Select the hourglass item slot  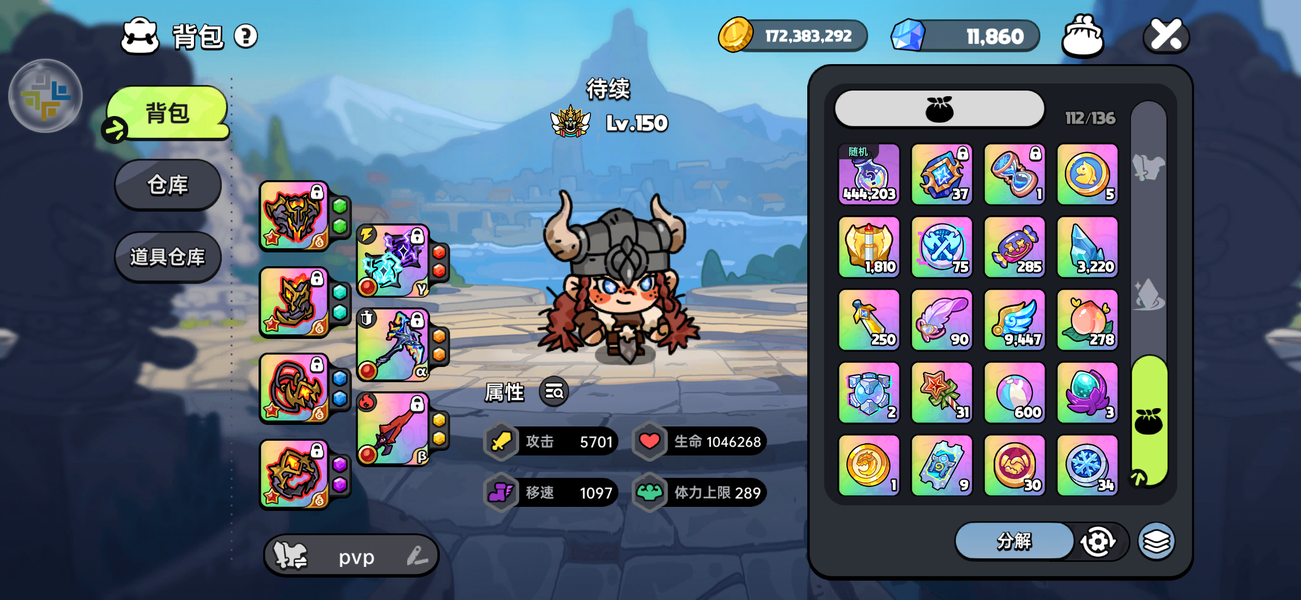(1014, 174)
